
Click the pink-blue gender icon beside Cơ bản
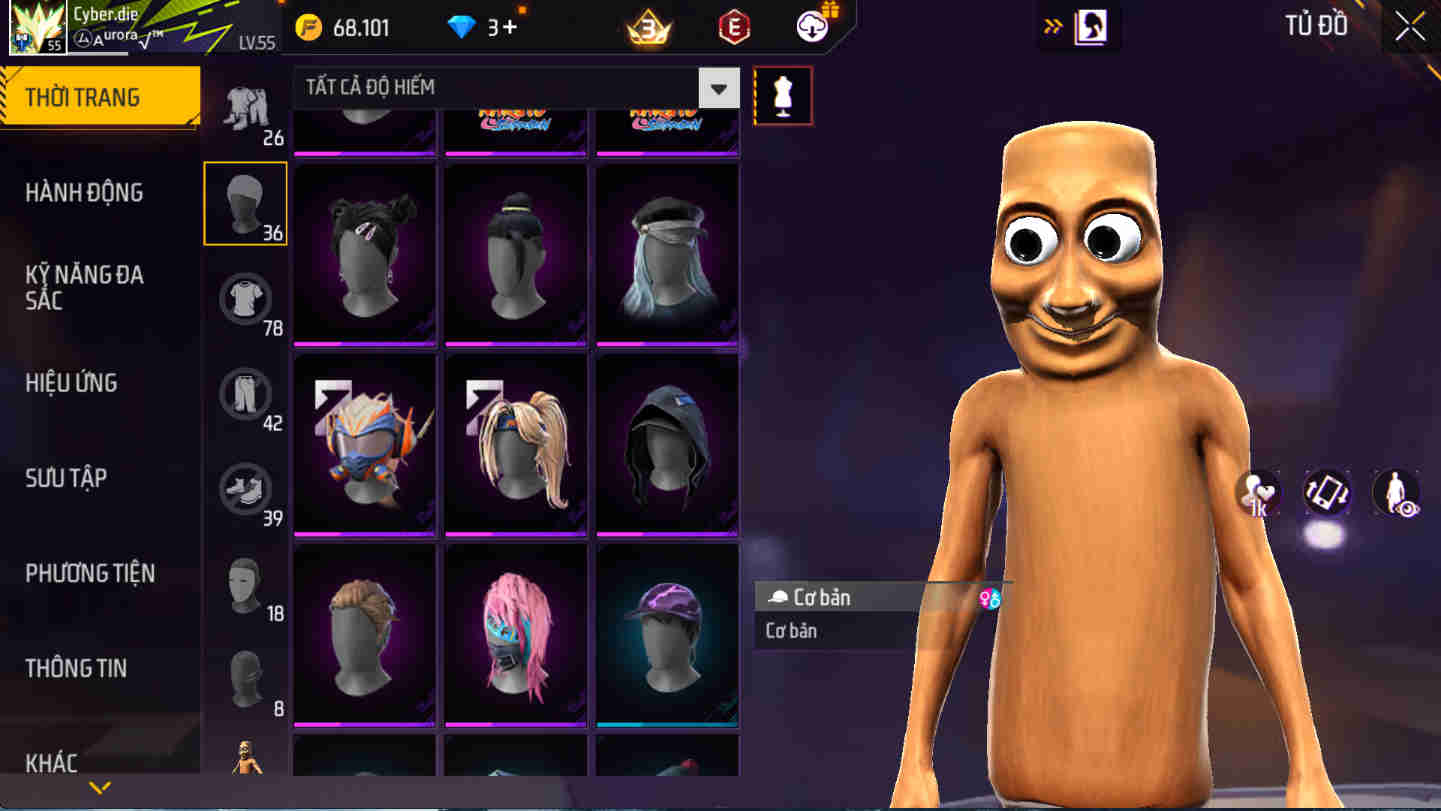tap(989, 596)
